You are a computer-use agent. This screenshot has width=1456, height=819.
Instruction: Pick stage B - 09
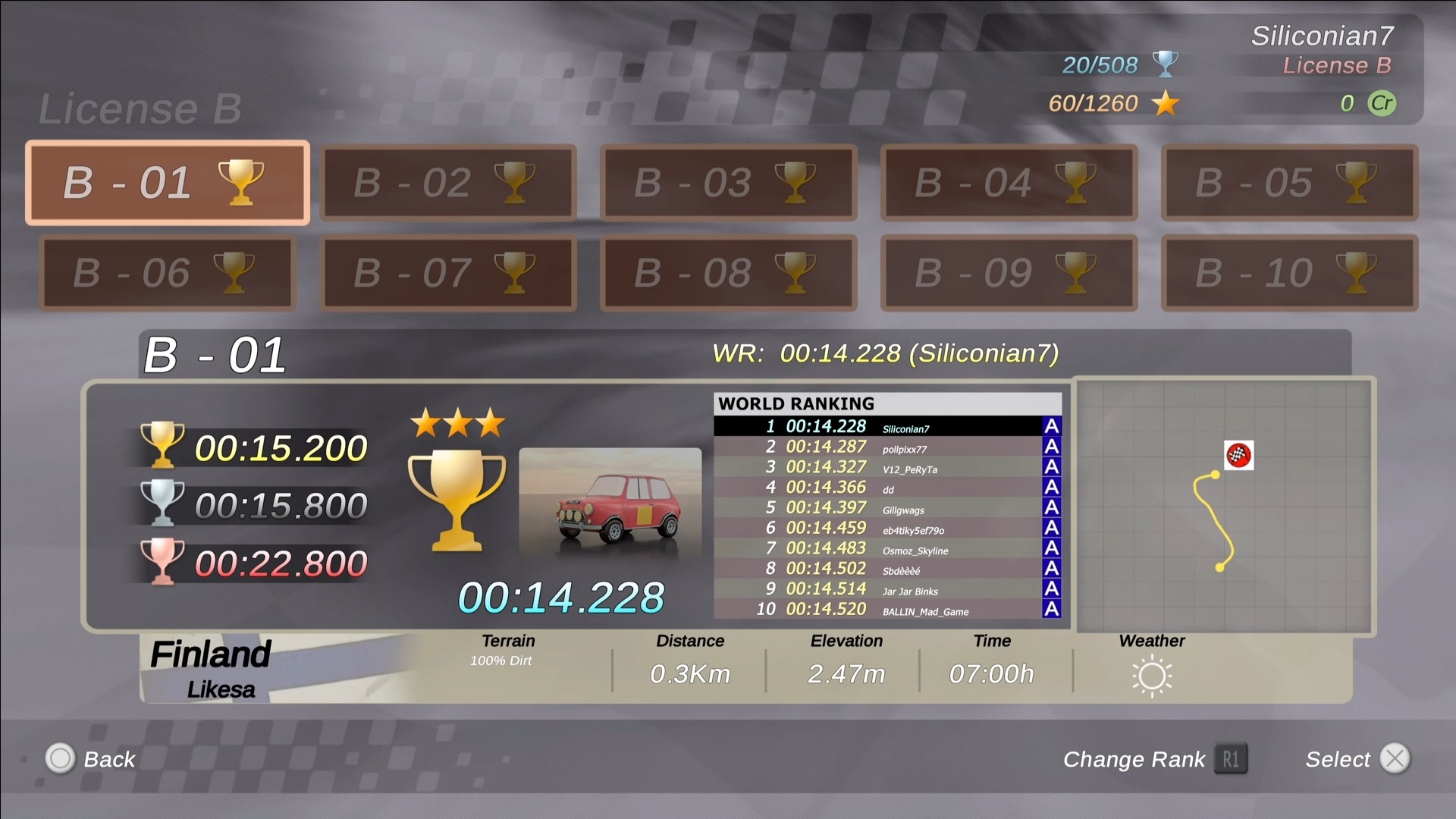click(1009, 273)
